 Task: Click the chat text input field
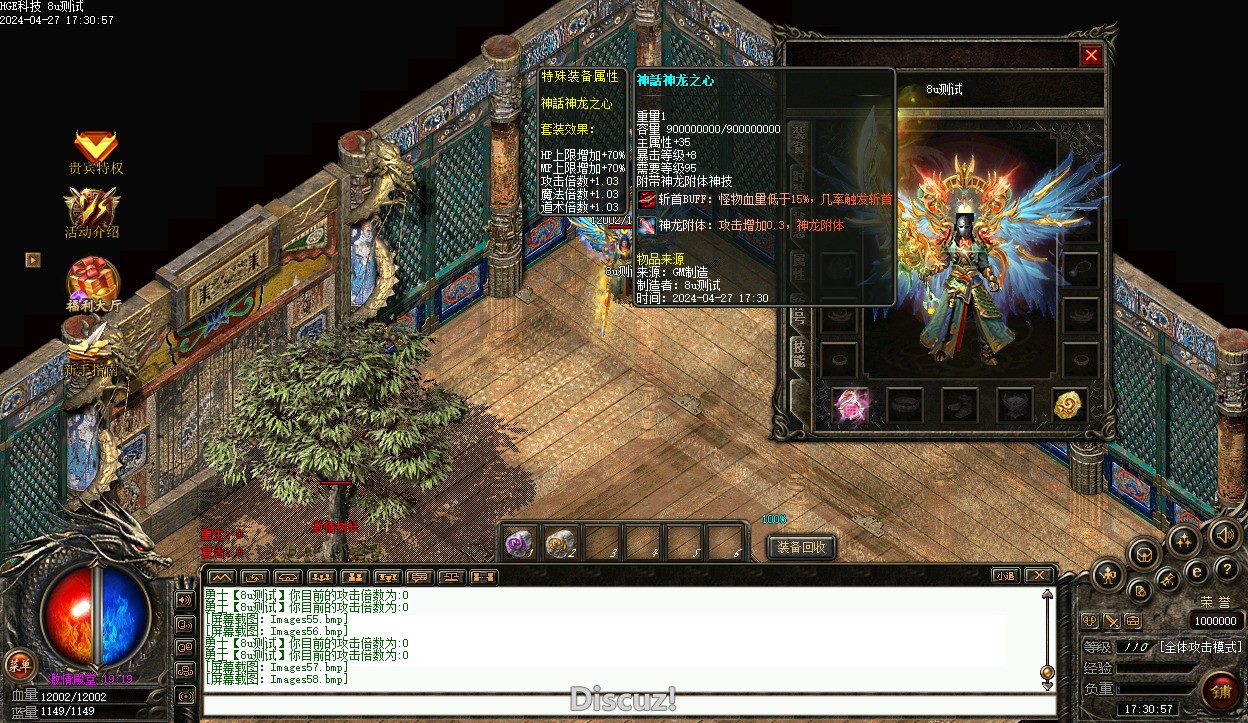click(628, 704)
